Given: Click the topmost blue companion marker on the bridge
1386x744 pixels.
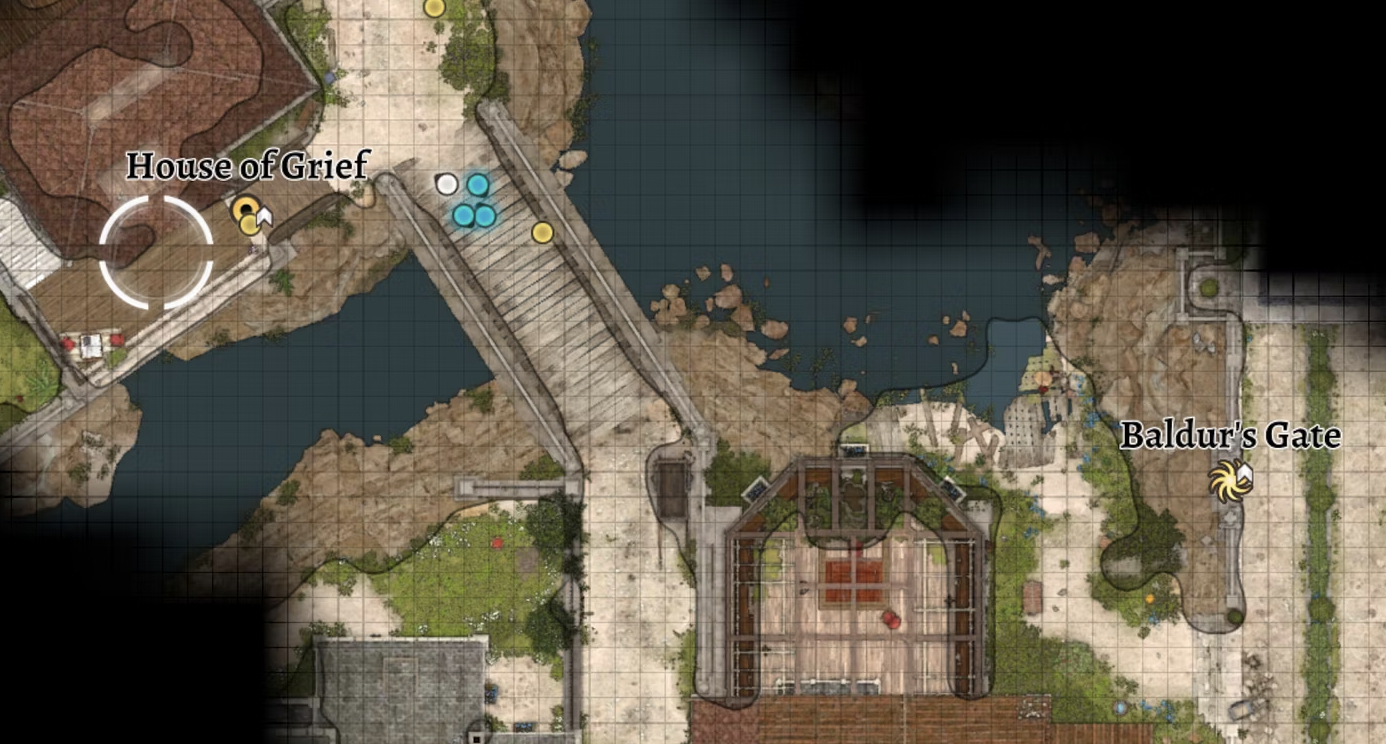Looking at the screenshot, I should [478, 183].
